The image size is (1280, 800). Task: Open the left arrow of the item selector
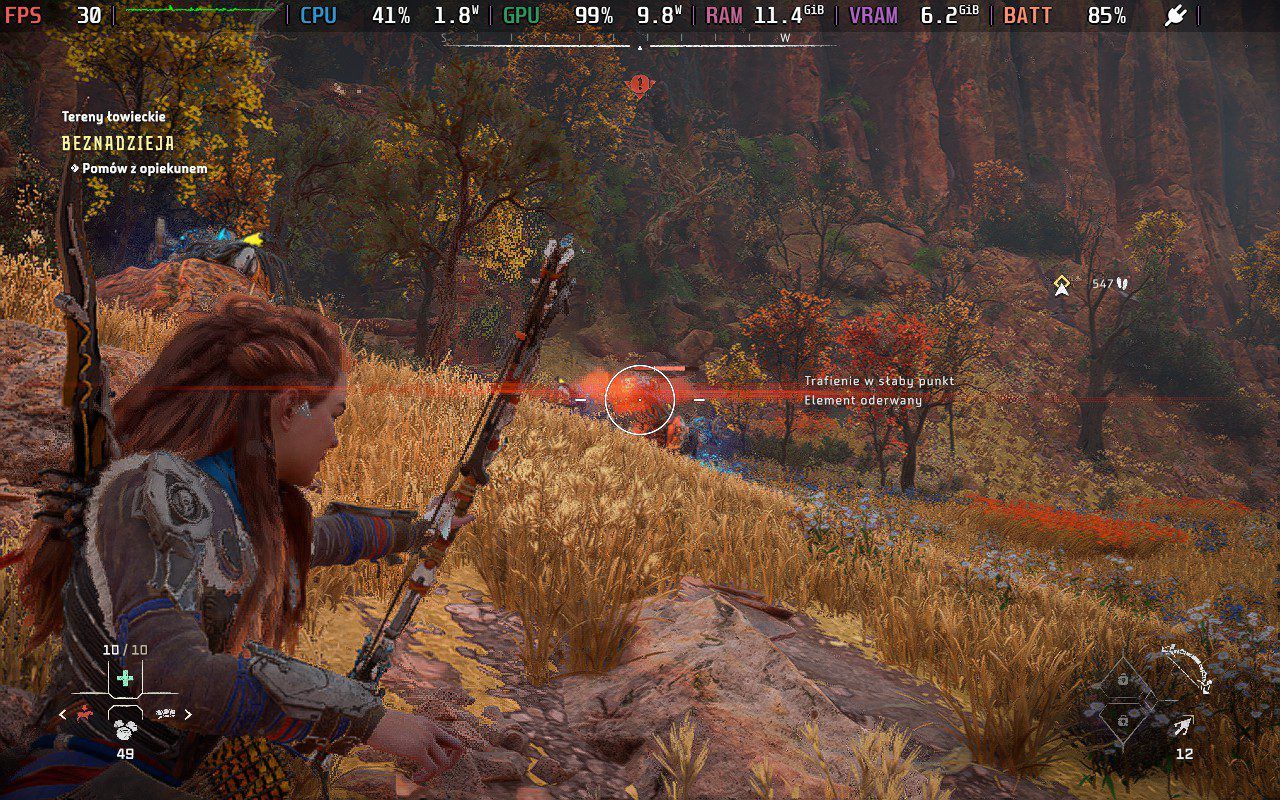coord(61,714)
